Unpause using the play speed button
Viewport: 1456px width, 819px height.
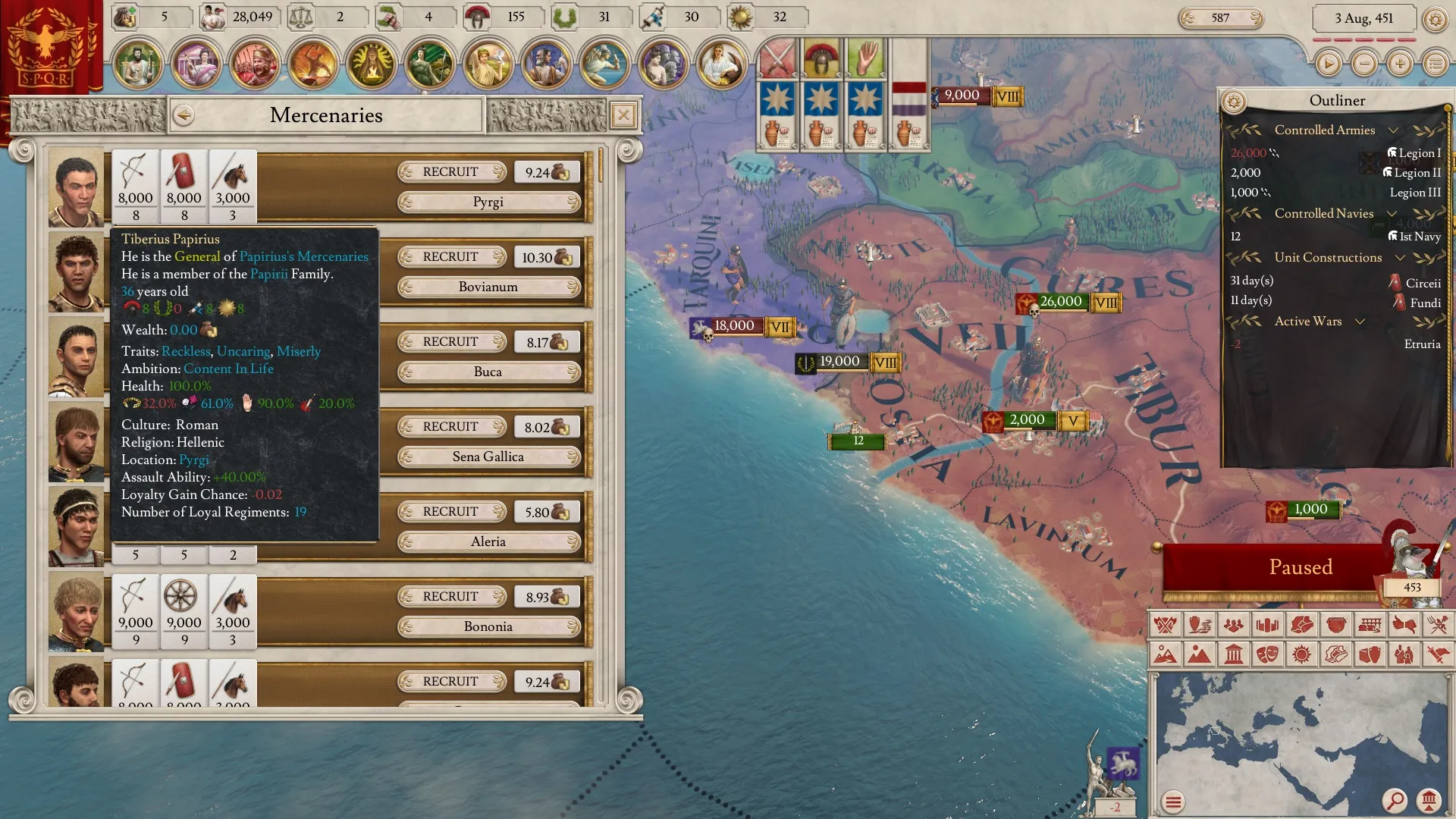pyautogui.click(x=1328, y=64)
